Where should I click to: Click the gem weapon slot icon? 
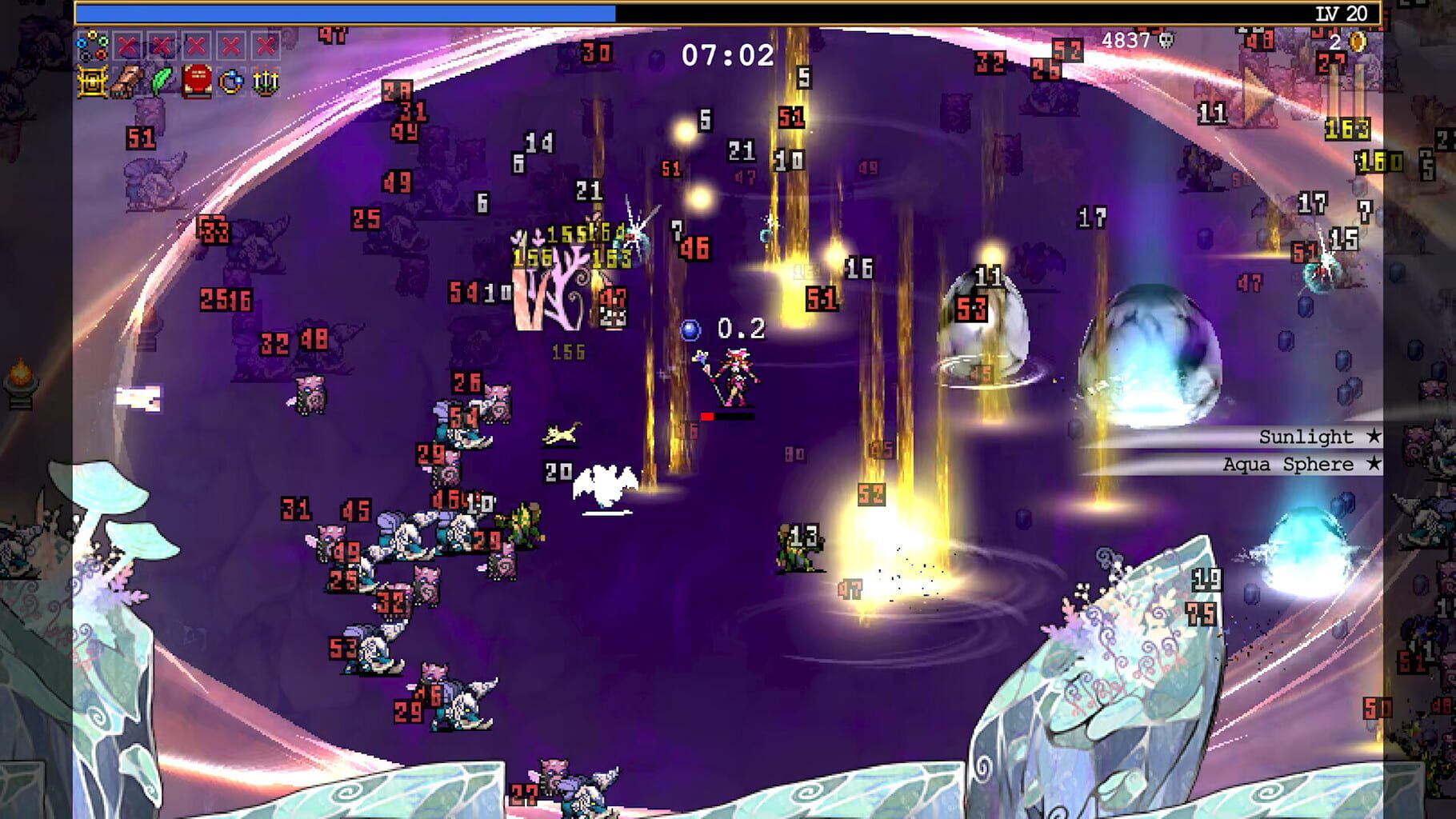tap(92, 46)
